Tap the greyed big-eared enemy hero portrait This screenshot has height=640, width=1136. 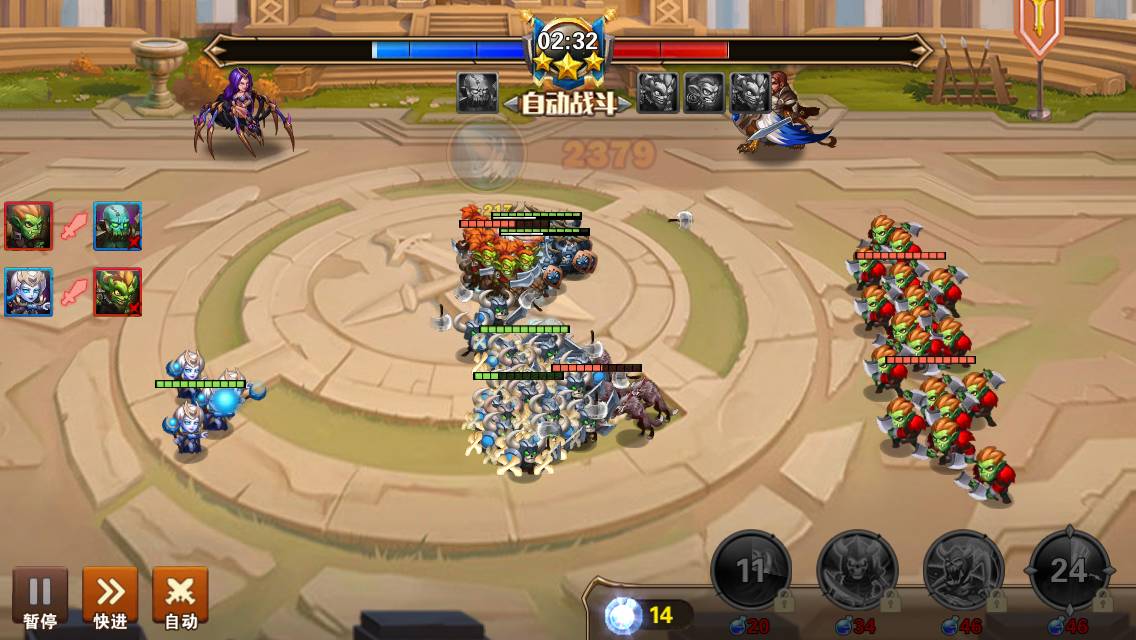pos(704,92)
